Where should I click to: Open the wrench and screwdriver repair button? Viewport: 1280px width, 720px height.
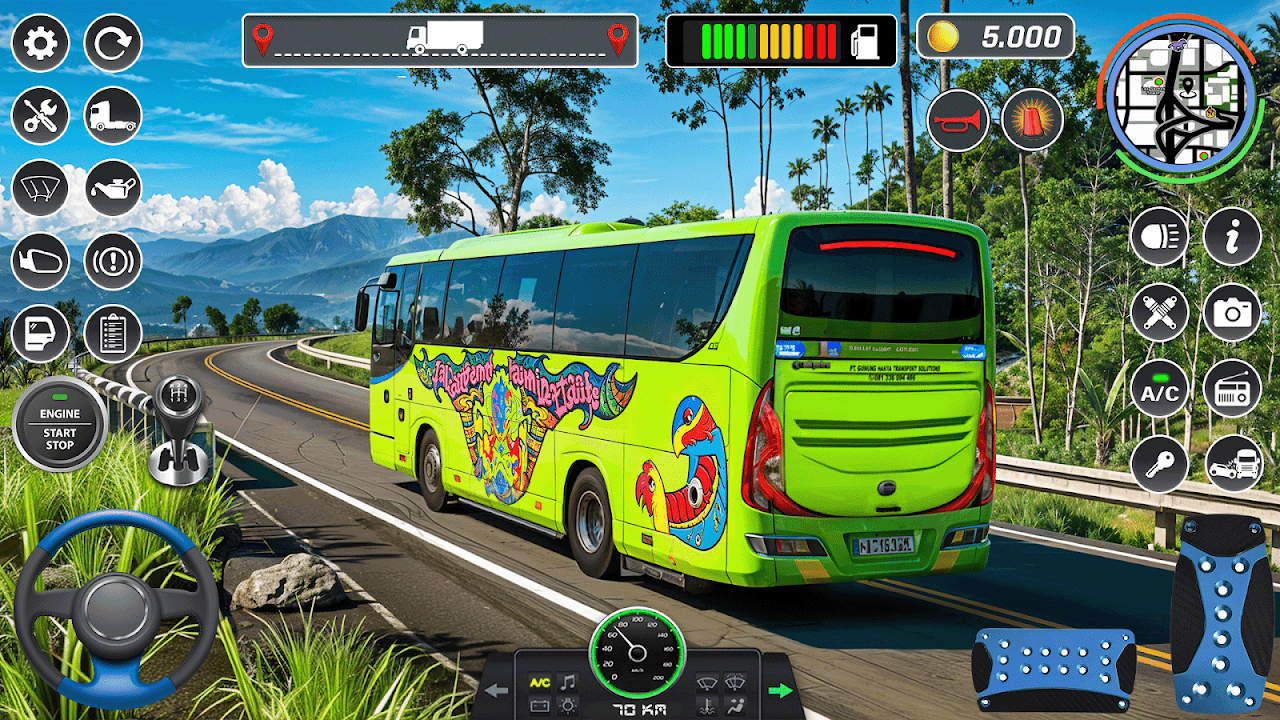point(40,115)
